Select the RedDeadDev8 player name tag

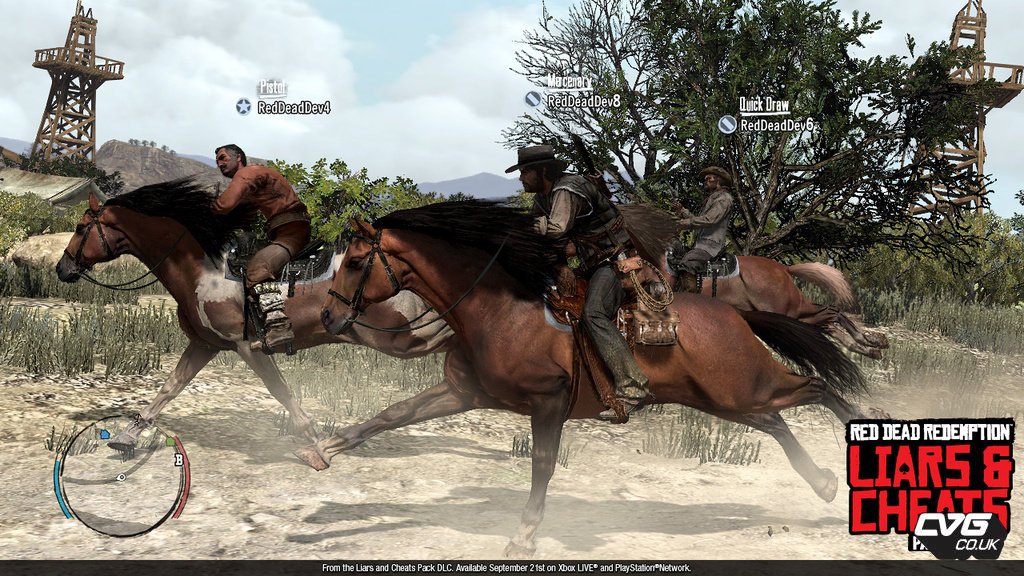(x=583, y=100)
